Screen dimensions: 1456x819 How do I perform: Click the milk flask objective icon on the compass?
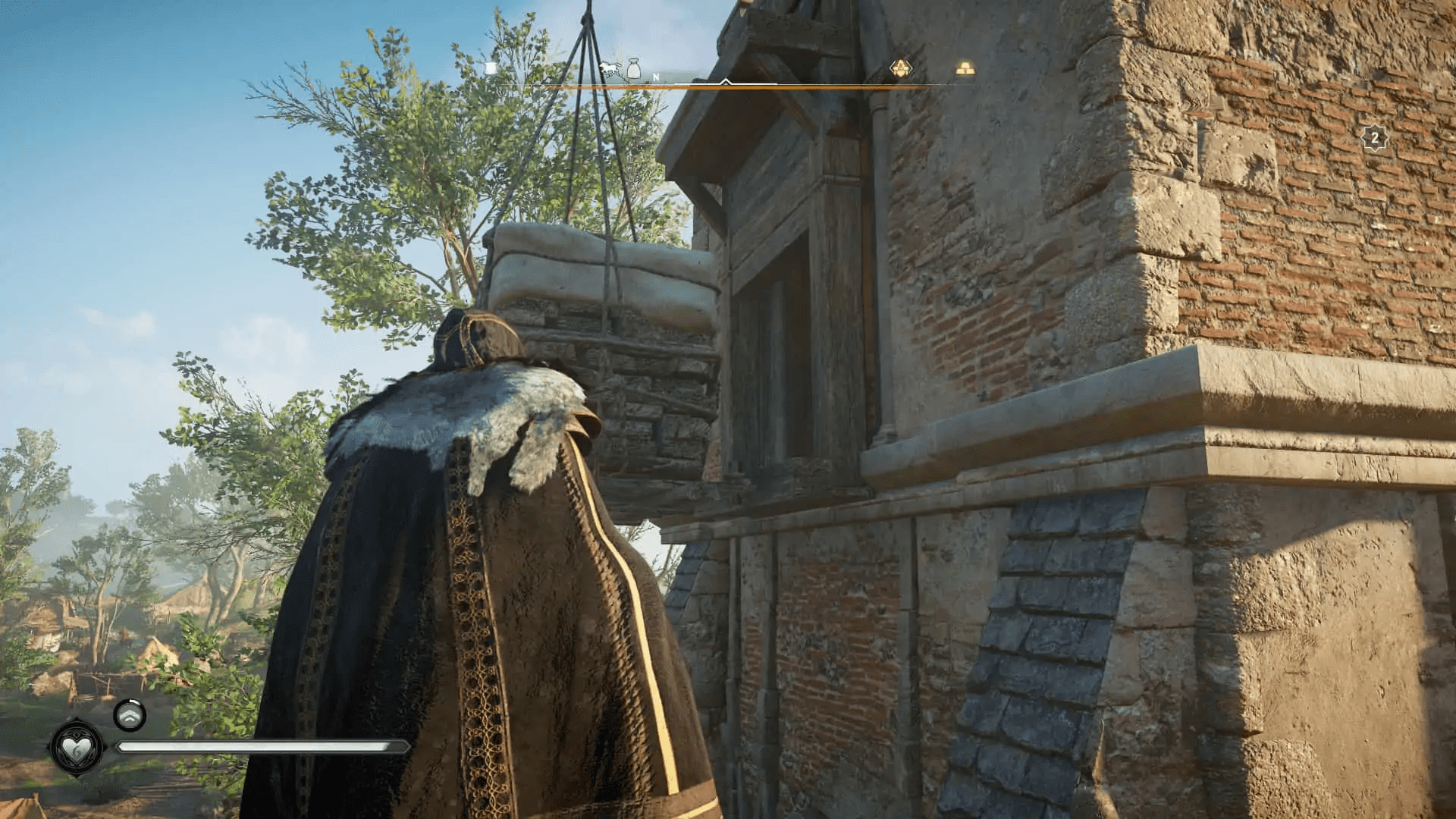coord(634,69)
